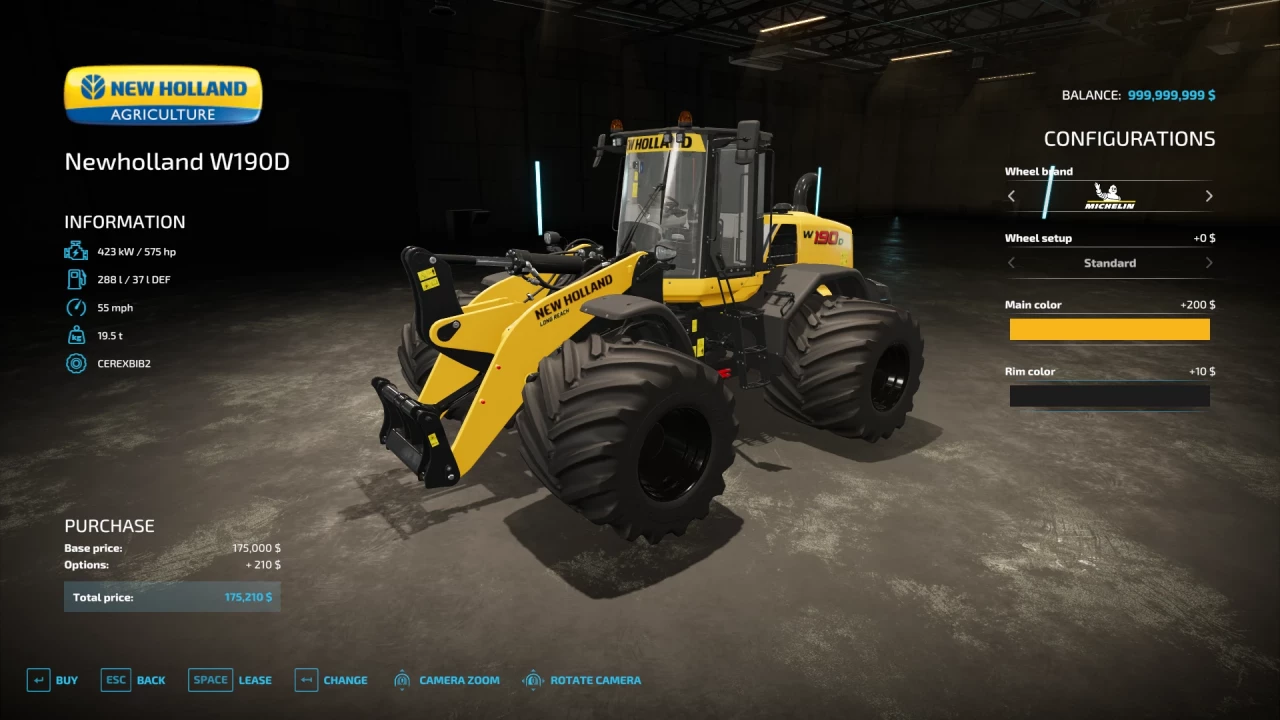1280x720 pixels.
Task: Select the next wheel brand with right arrow
Action: click(x=1208, y=196)
